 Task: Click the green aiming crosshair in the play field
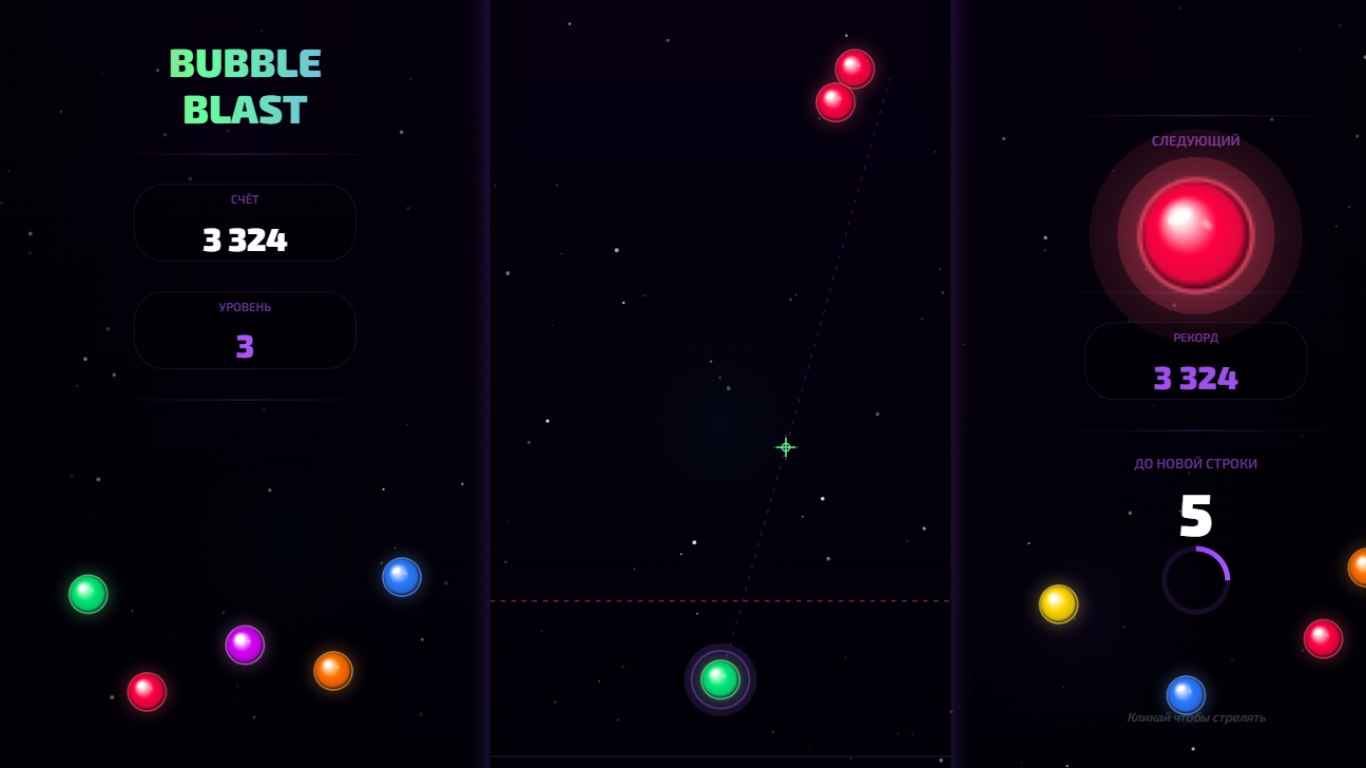point(786,447)
